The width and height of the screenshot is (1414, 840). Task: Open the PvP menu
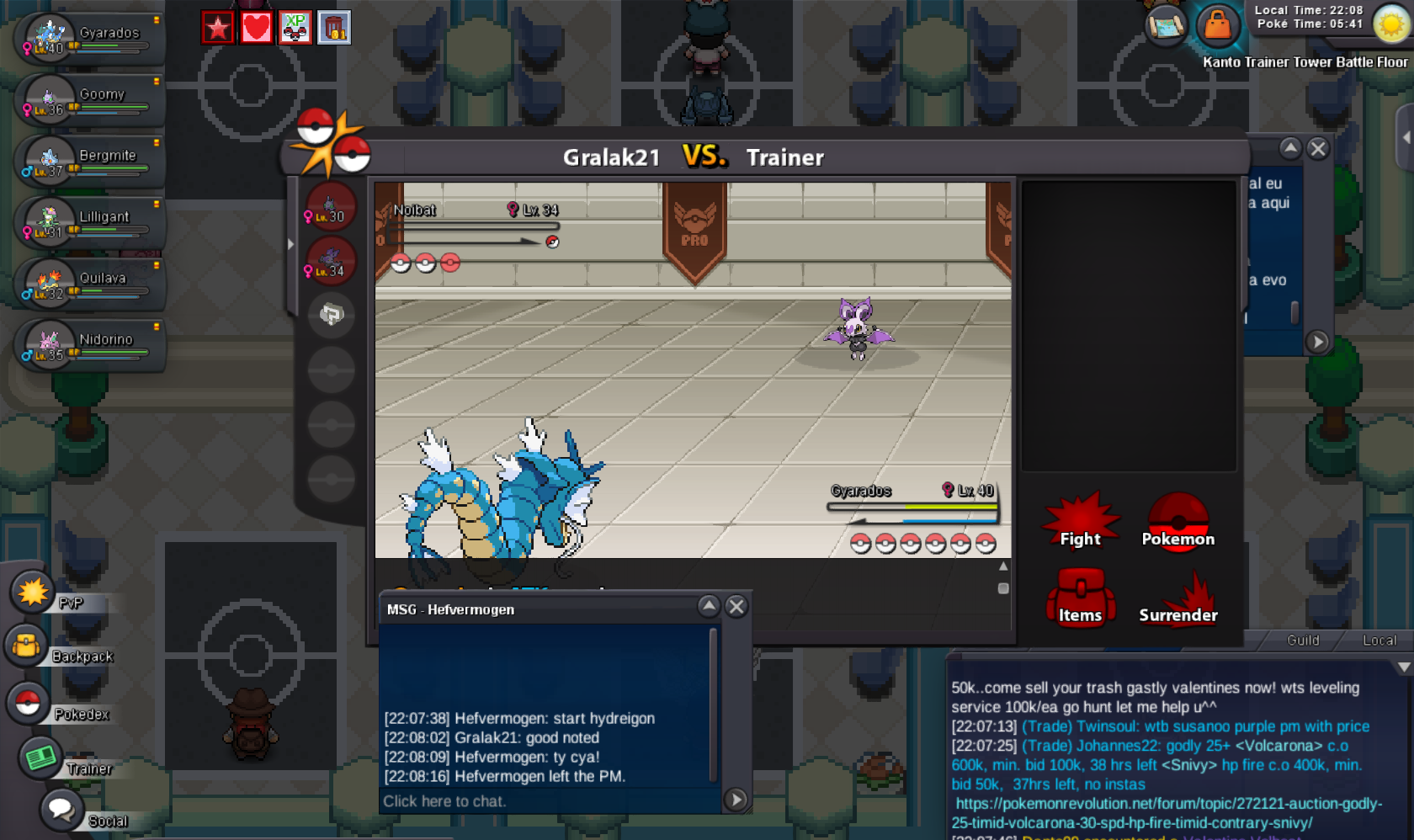[x=34, y=593]
